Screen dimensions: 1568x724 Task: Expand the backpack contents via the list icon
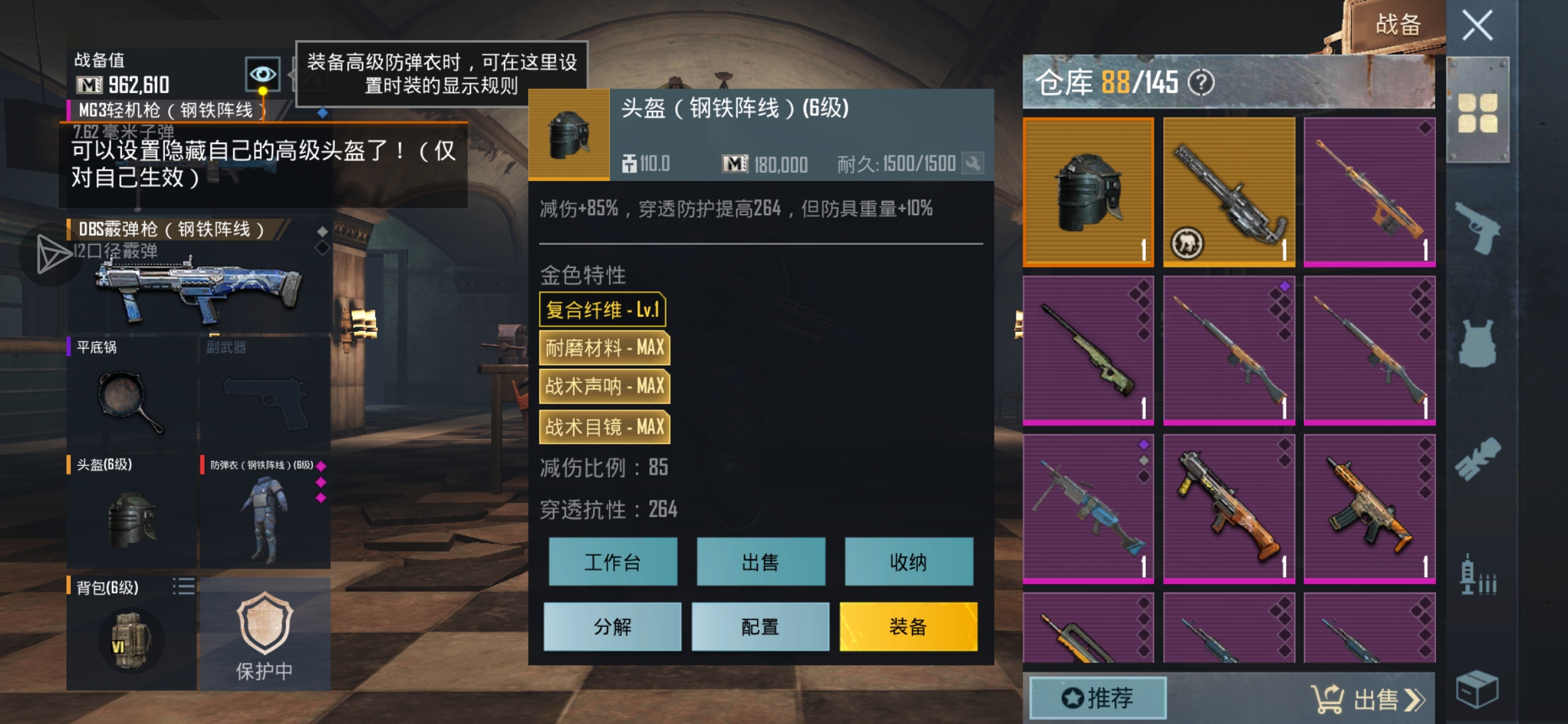coord(185,587)
